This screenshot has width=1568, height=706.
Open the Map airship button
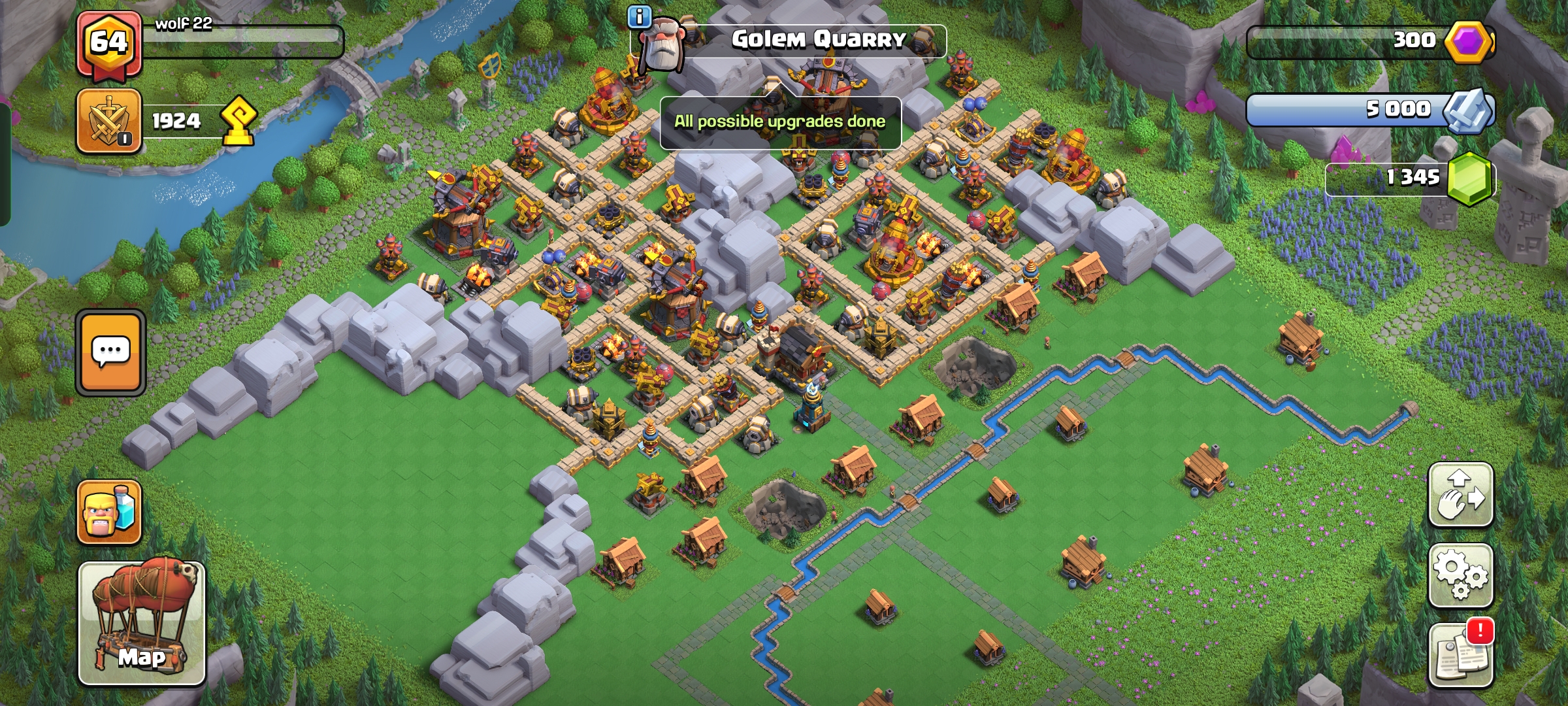(142, 623)
